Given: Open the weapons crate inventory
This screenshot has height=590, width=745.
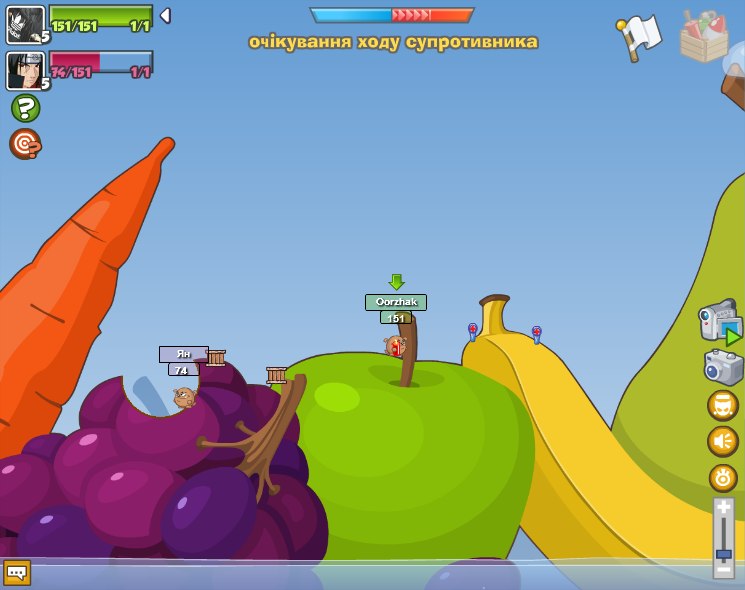Looking at the screenshot, I should click(704, 37).
